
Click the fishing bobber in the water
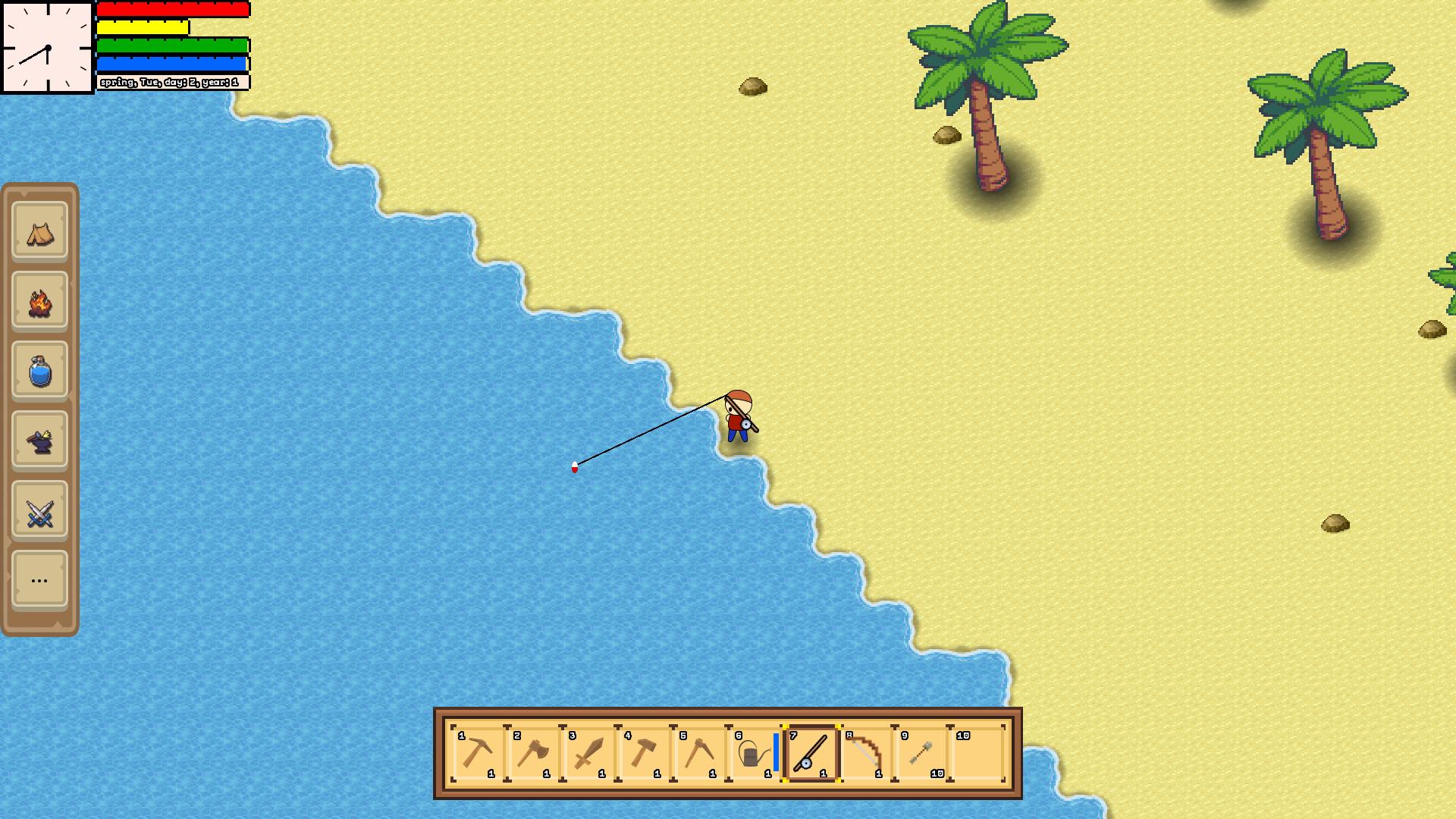click(x=575, y=468)
